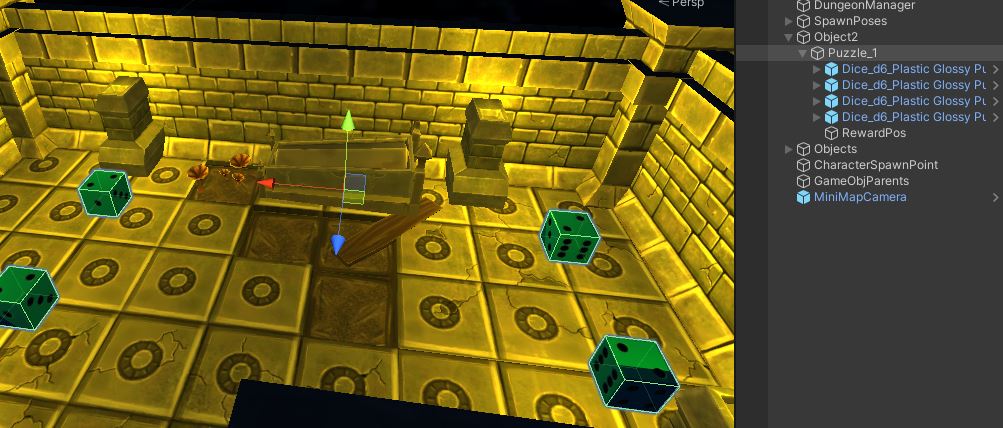Screen dimensions: 1003x428
Task: Expand the Objects foldout arrow
Action: click(789, 149)
